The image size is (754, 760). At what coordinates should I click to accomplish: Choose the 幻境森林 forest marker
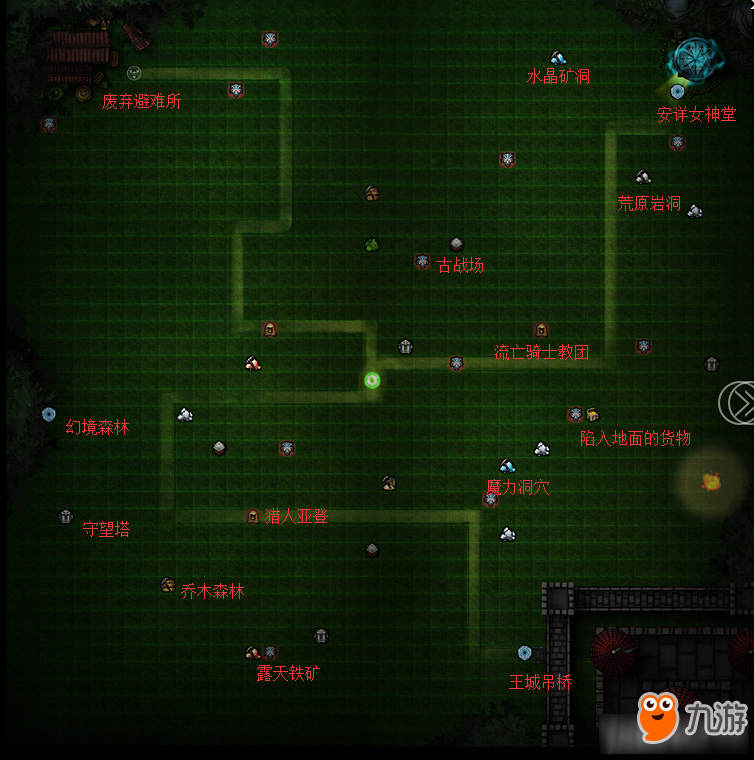48,414
